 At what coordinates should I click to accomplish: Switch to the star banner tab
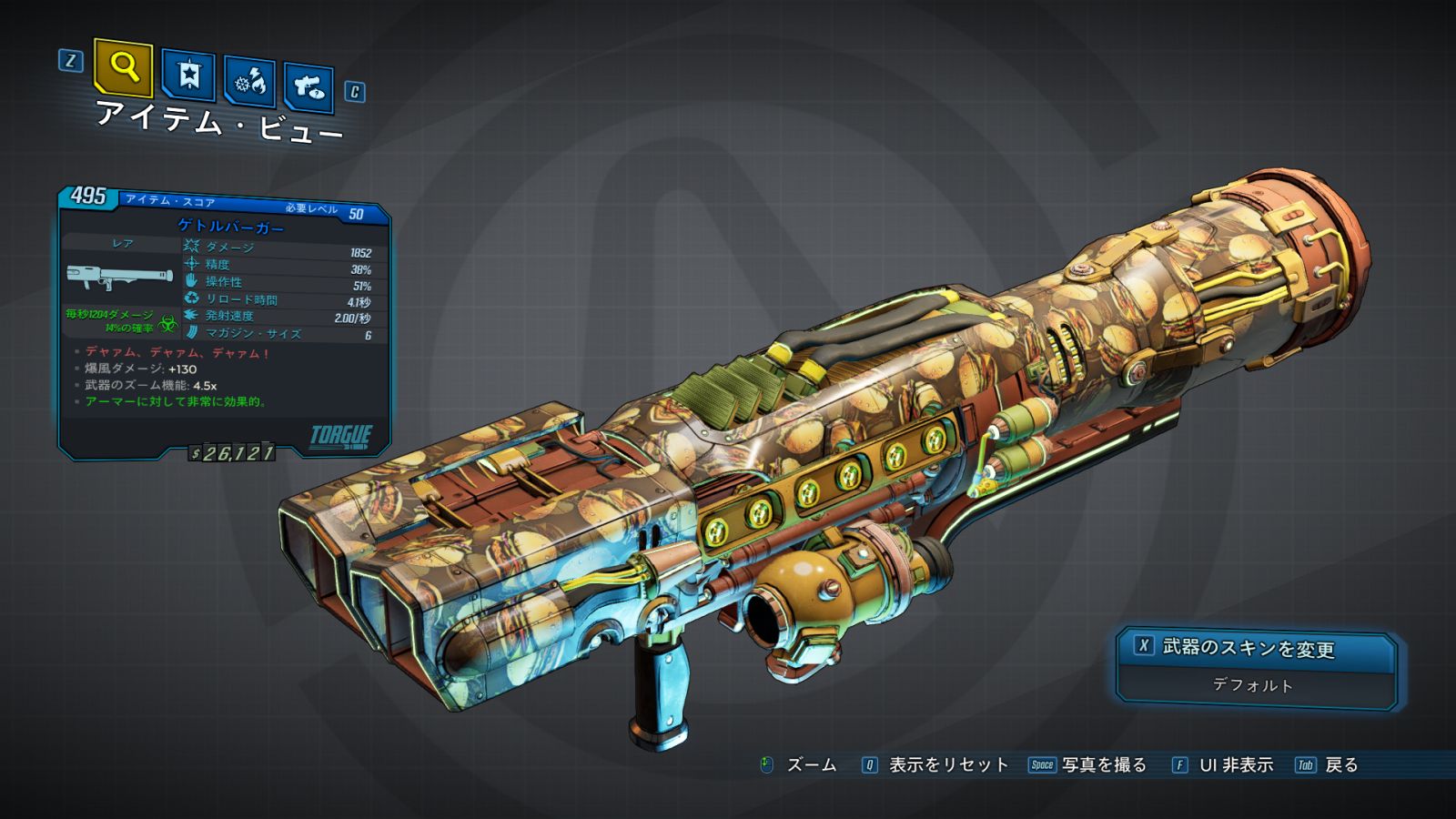click(188, 76)
